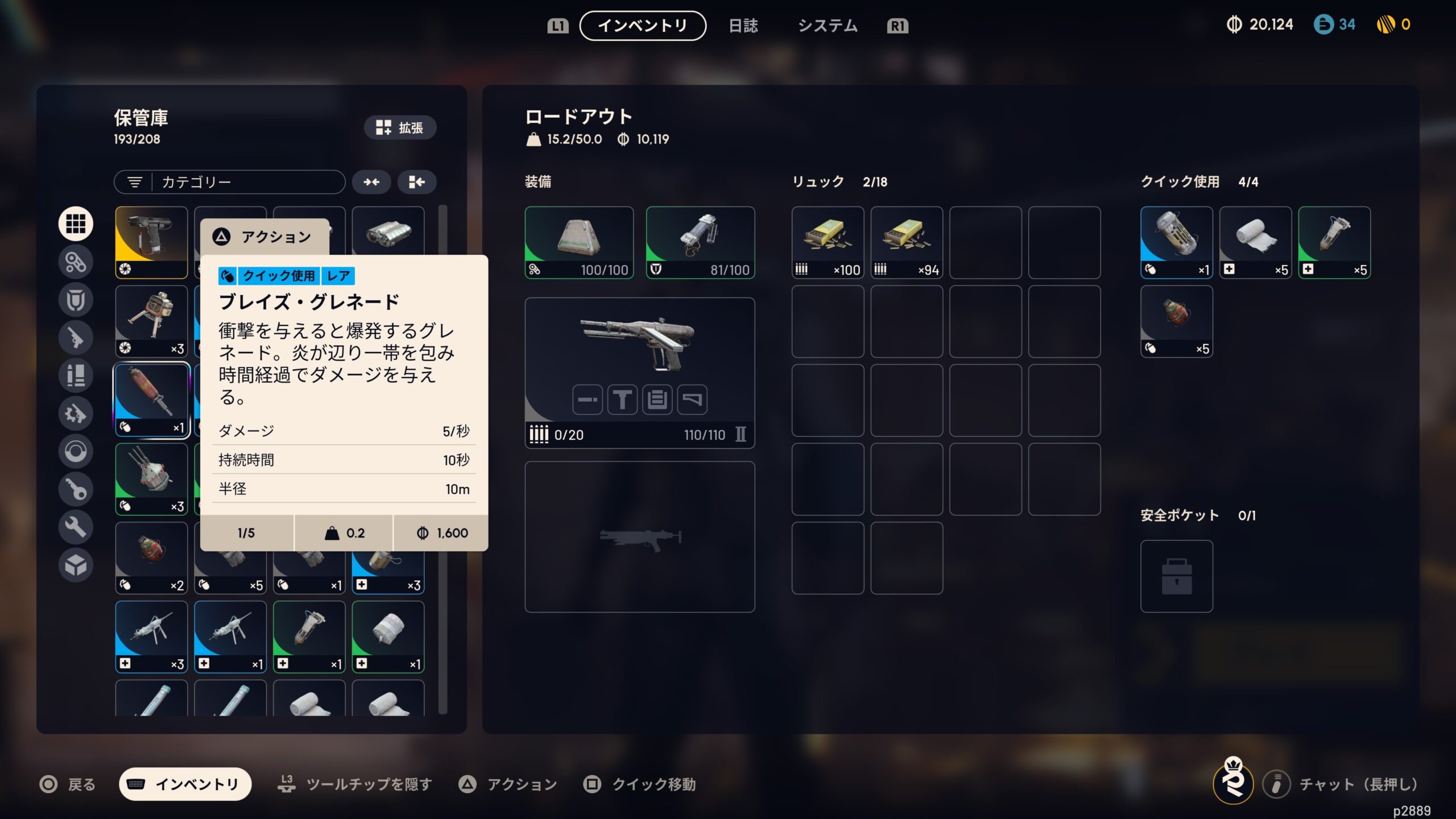Hide tooltips via ツールチップを隠す

point(355,784)
